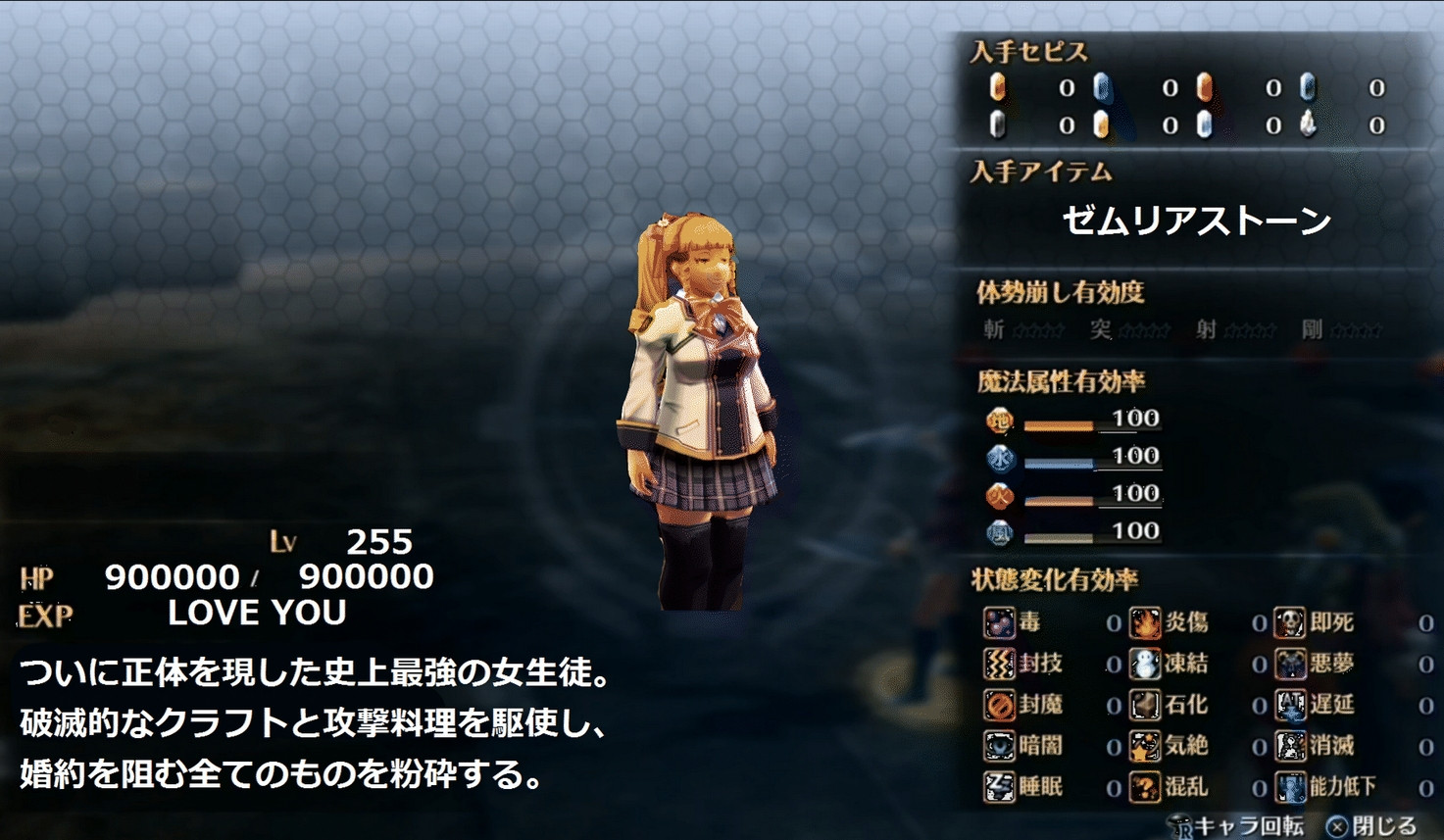1444x840 pixels.
Task: Click the earth element icon
Action: (999, 421)
